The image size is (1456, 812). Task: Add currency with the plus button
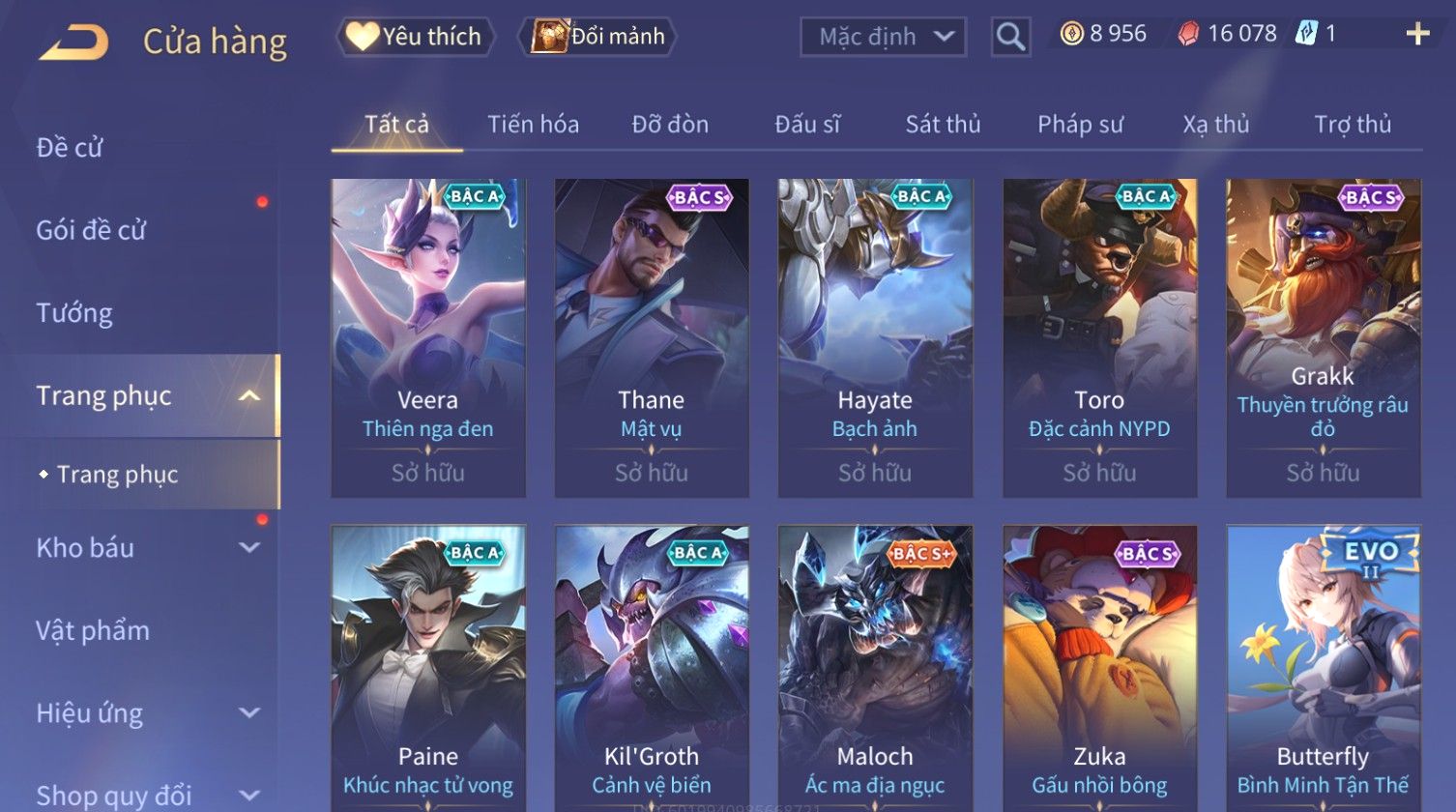[1417, 35]
